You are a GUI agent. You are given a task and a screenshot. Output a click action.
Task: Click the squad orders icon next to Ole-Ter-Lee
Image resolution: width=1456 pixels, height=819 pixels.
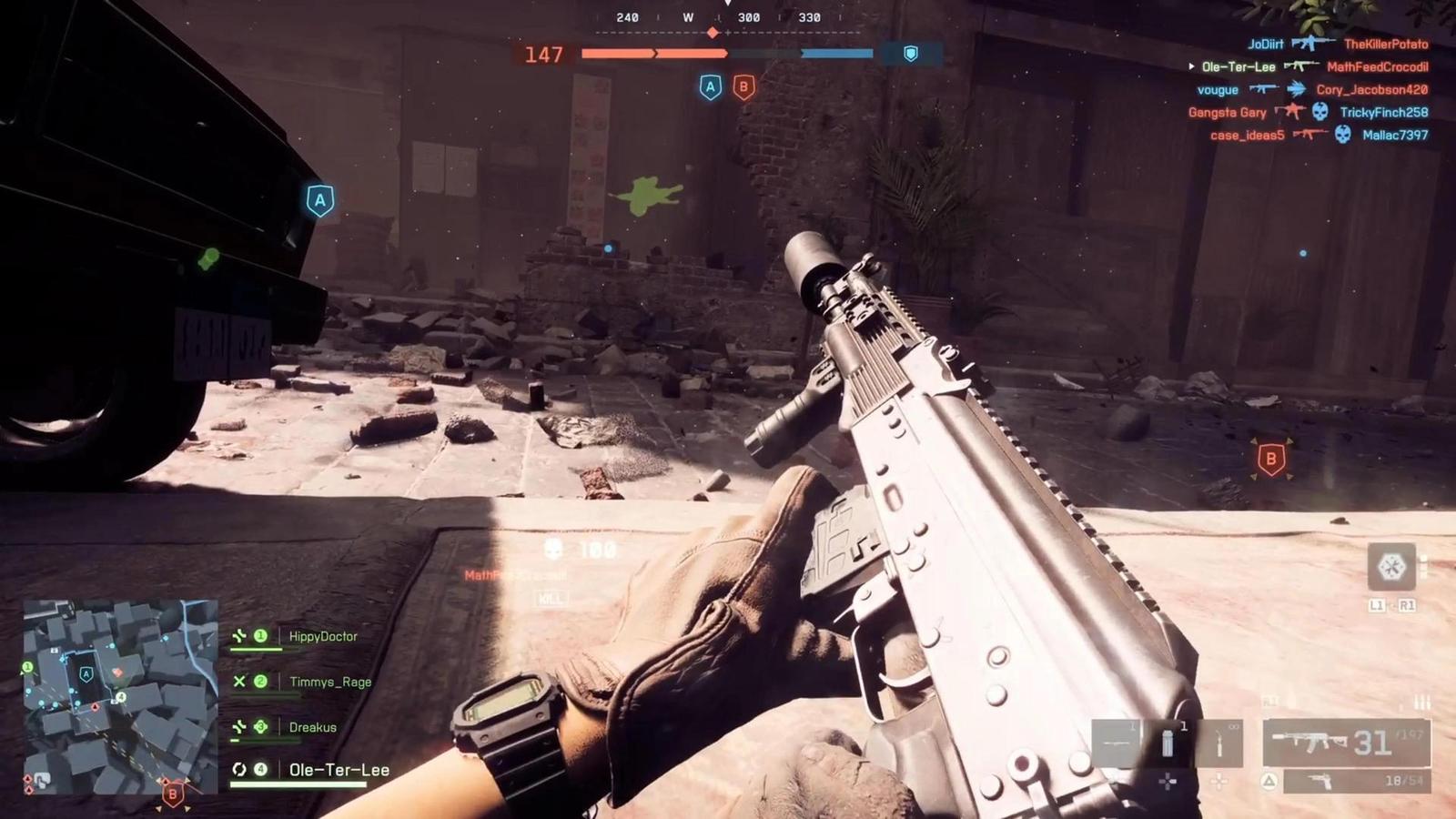click(238, 770)
